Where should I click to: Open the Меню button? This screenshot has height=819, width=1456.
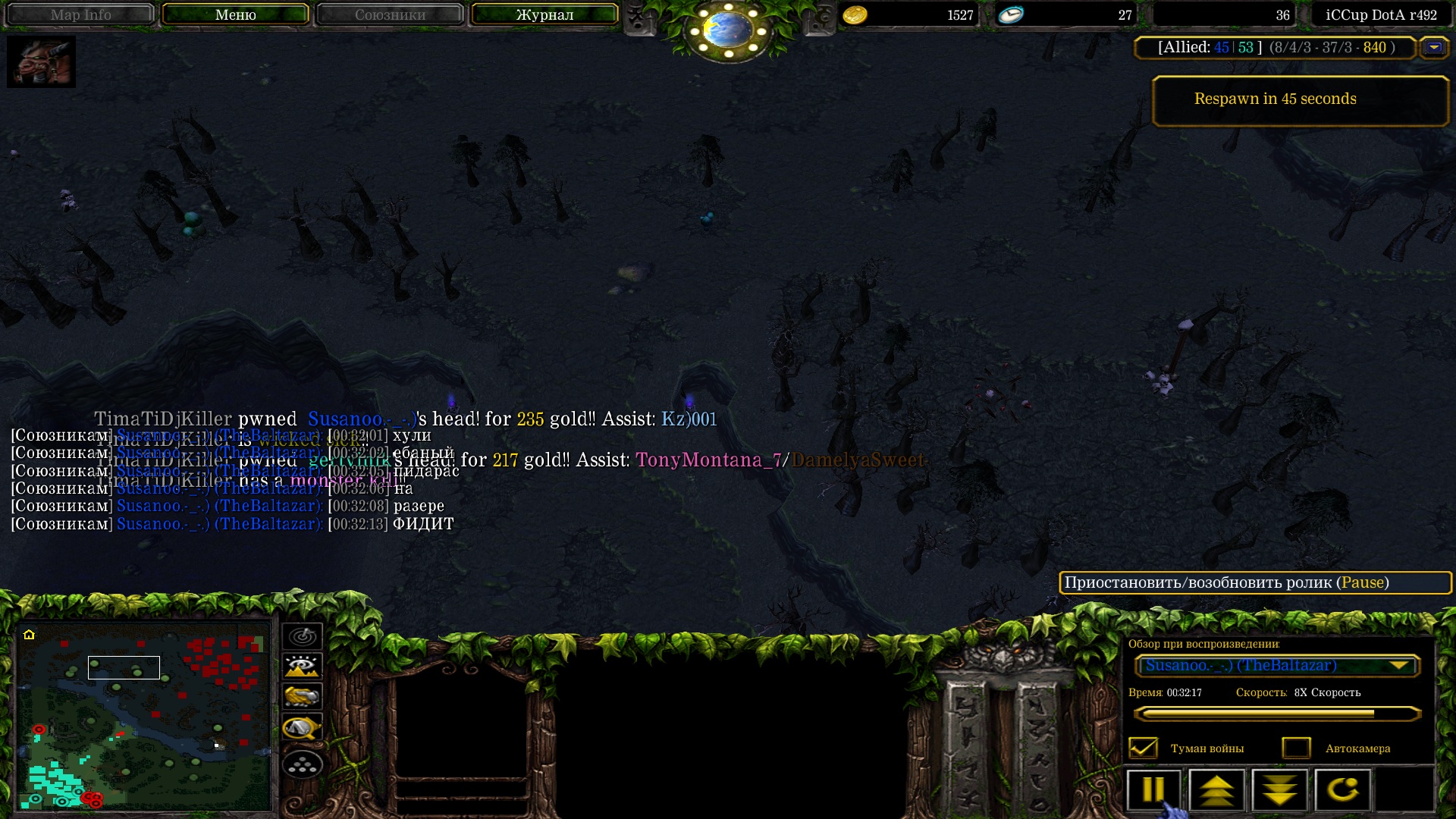coord(235,14)
